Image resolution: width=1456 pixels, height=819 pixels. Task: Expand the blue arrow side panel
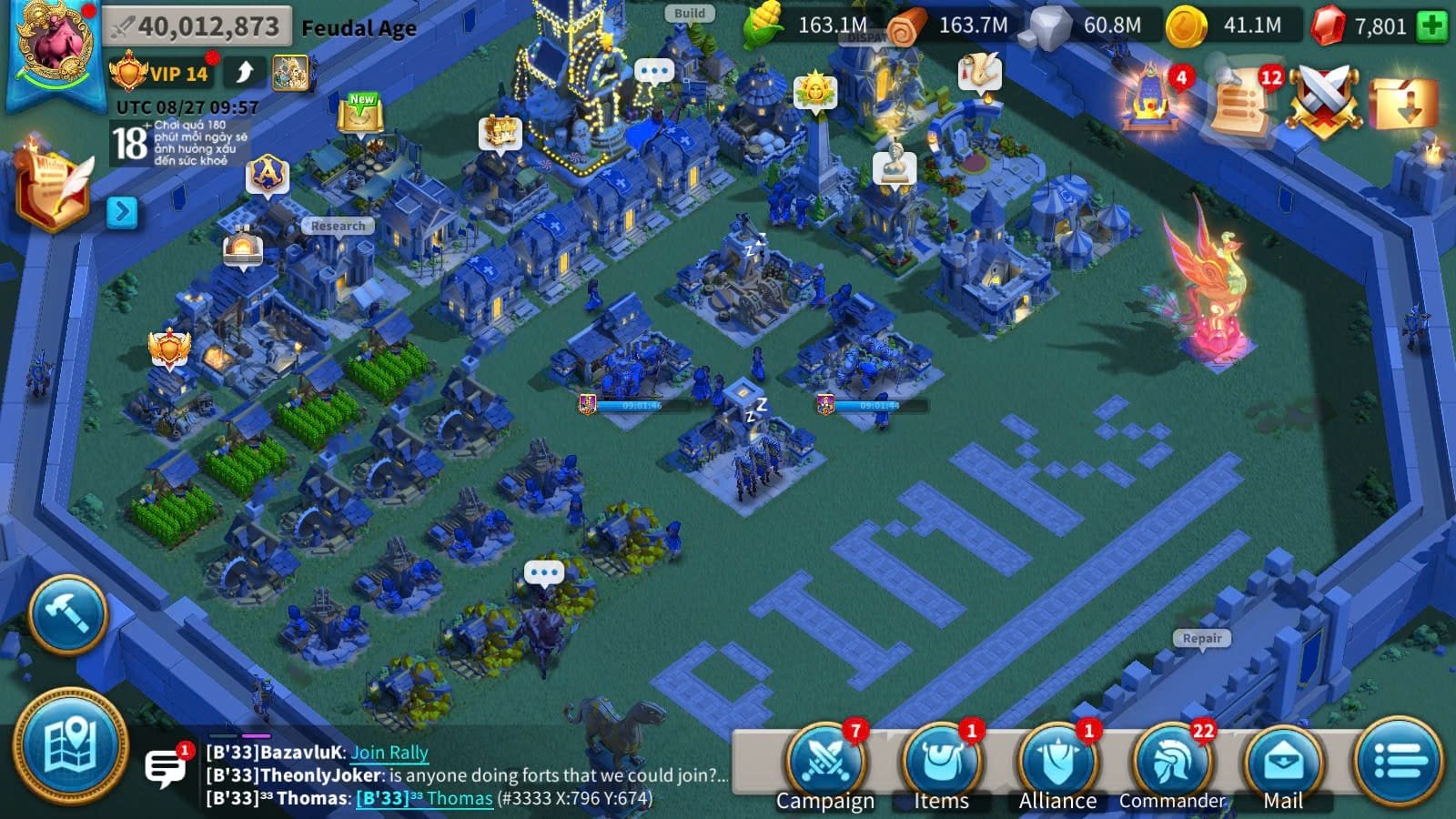pyautogui.click(x=121, y=212)
